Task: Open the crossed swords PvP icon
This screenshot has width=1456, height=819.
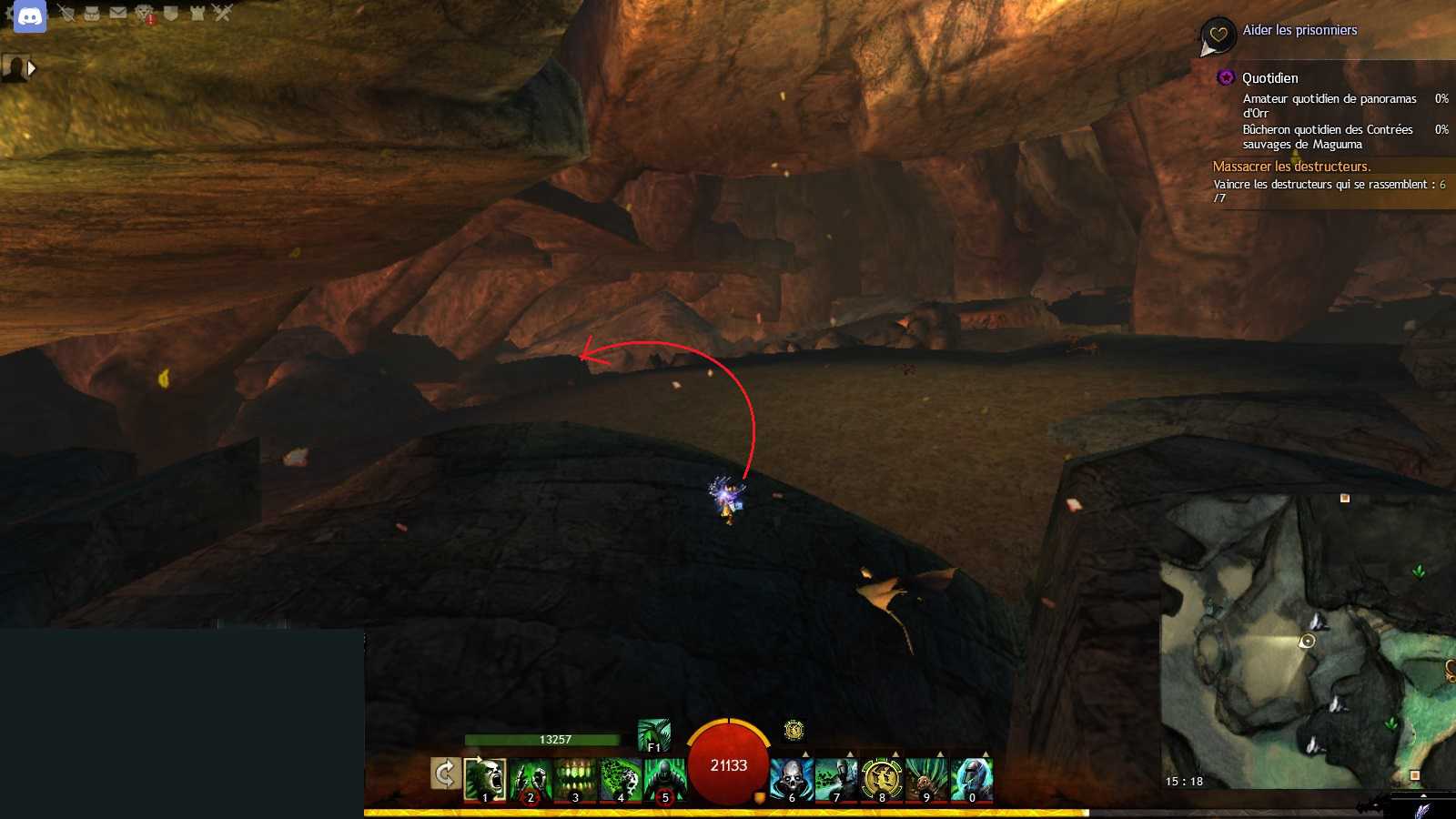Action: (x=223, y=13)
